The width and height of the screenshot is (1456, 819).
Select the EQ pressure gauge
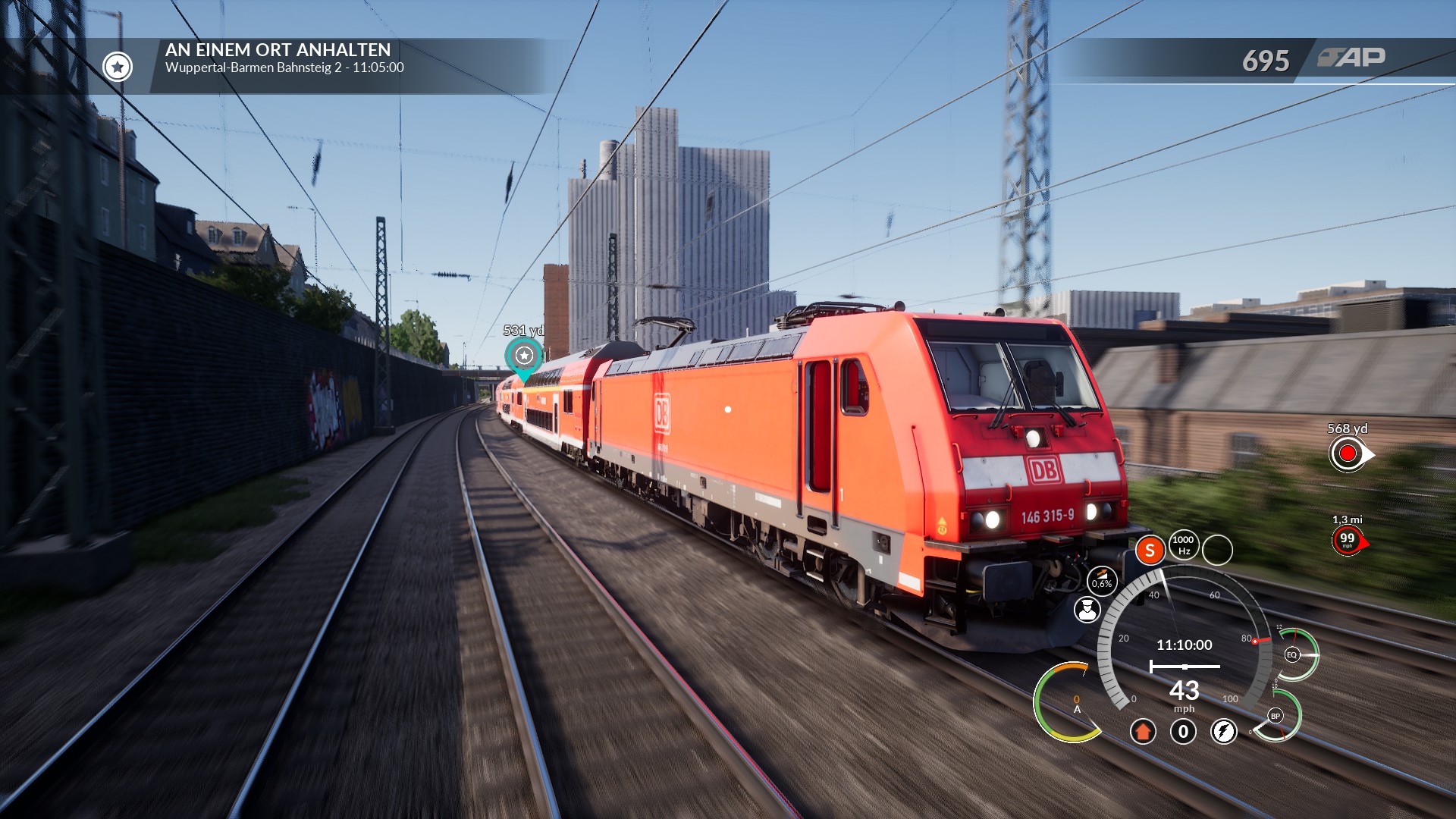click(x=1292, y=654)
